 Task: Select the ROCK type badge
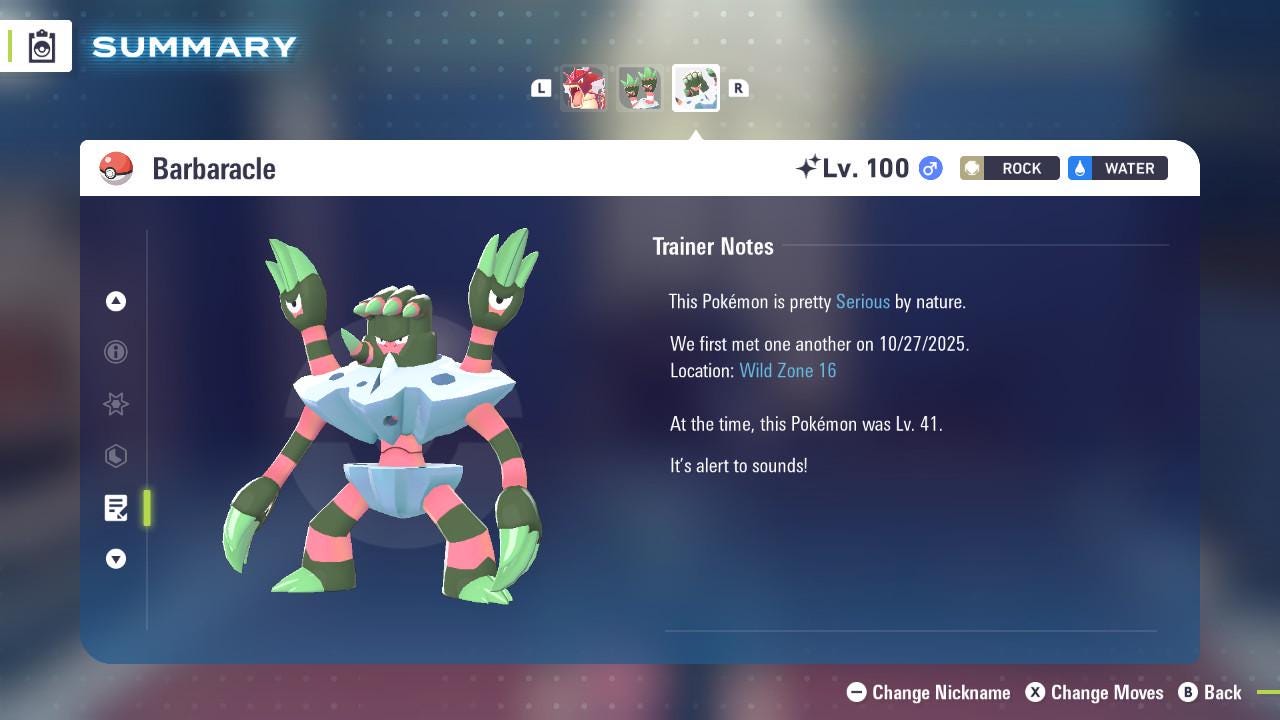(1009, 168)
